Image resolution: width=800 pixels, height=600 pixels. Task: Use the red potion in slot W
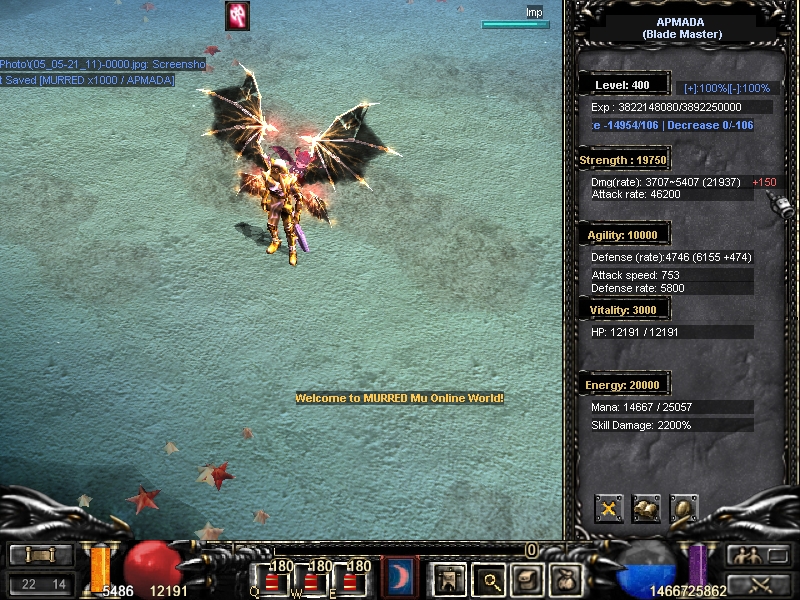pyautogui.click(x=313, y=581)
